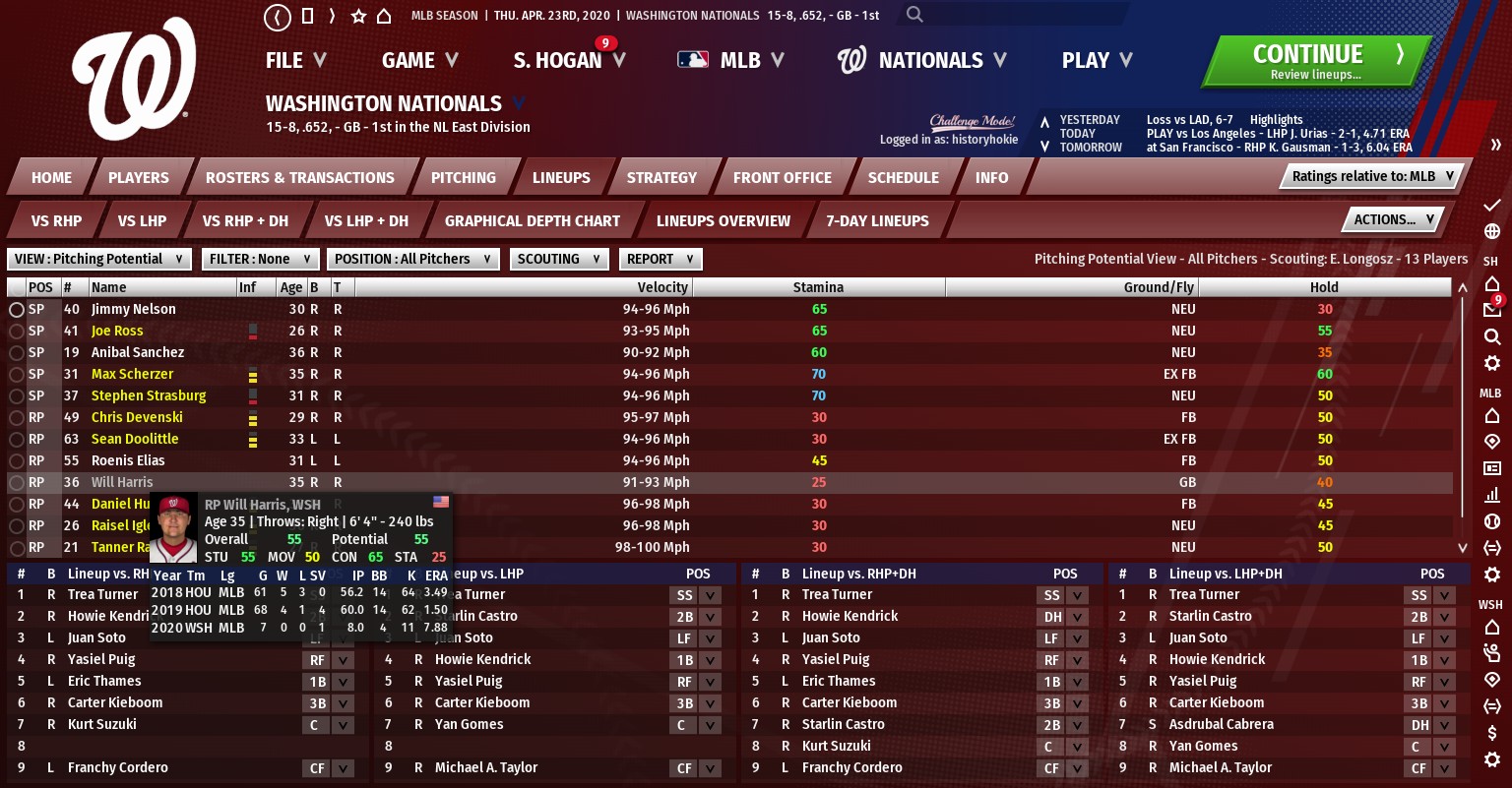Switch to the ROSTERS & TRANSACTIONS tab
The height and width of the screenshot is (788, 1512).
tap(299, 178)
